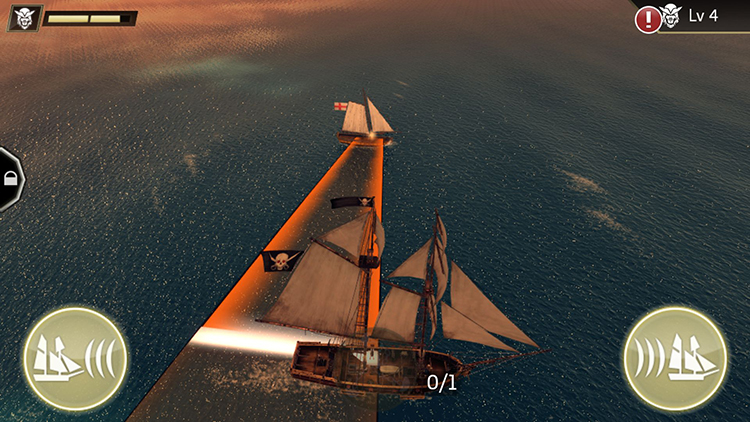Fire the right broadside cannons button
The width and height of the screenshot is (750, 422).
pyautogui.click(x=674, y=357)
